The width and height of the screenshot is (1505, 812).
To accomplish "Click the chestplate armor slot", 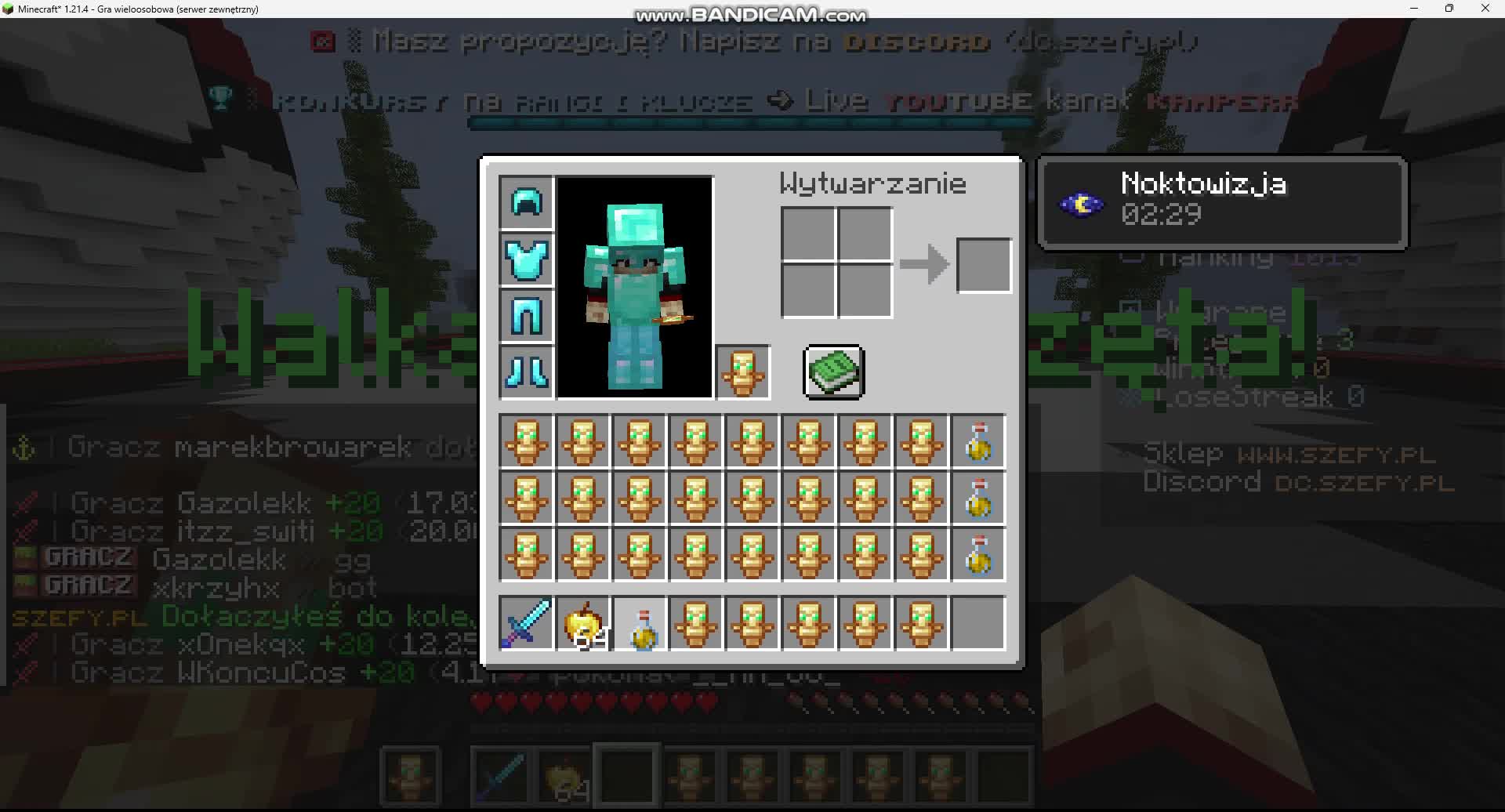I will pos(526,259).
